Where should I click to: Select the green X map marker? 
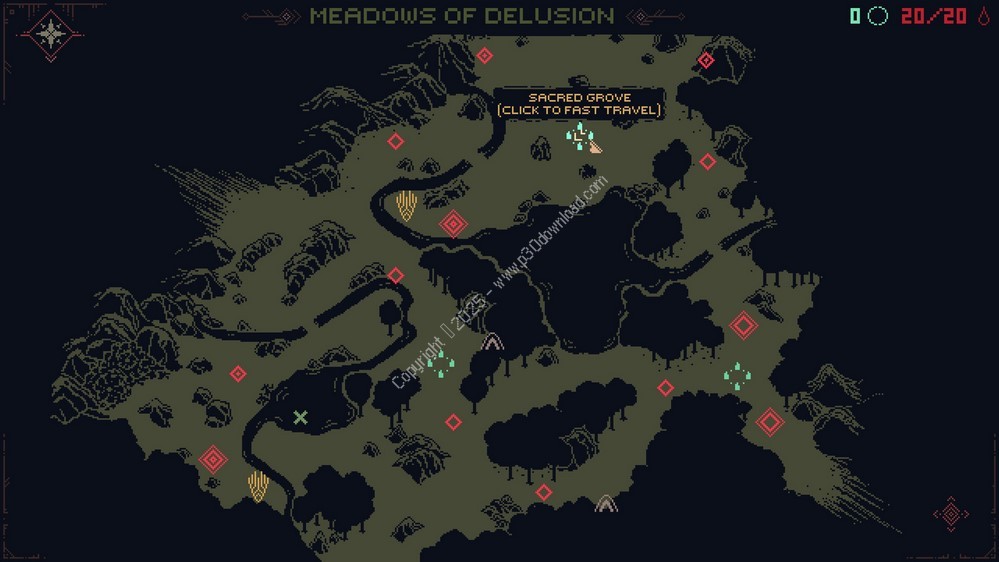coord(300,417)
